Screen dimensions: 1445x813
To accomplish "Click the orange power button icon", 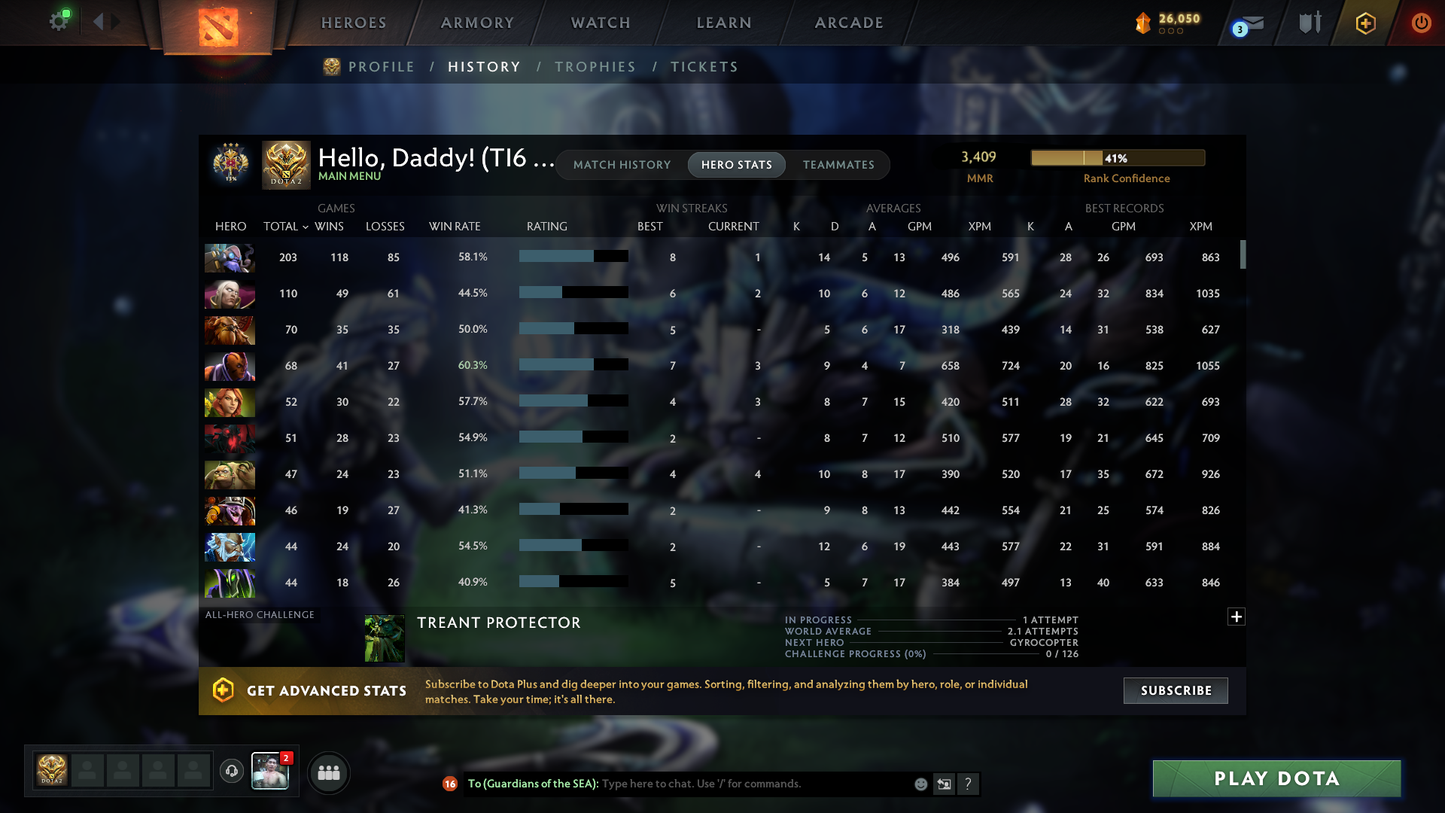I will [1421, 22].
